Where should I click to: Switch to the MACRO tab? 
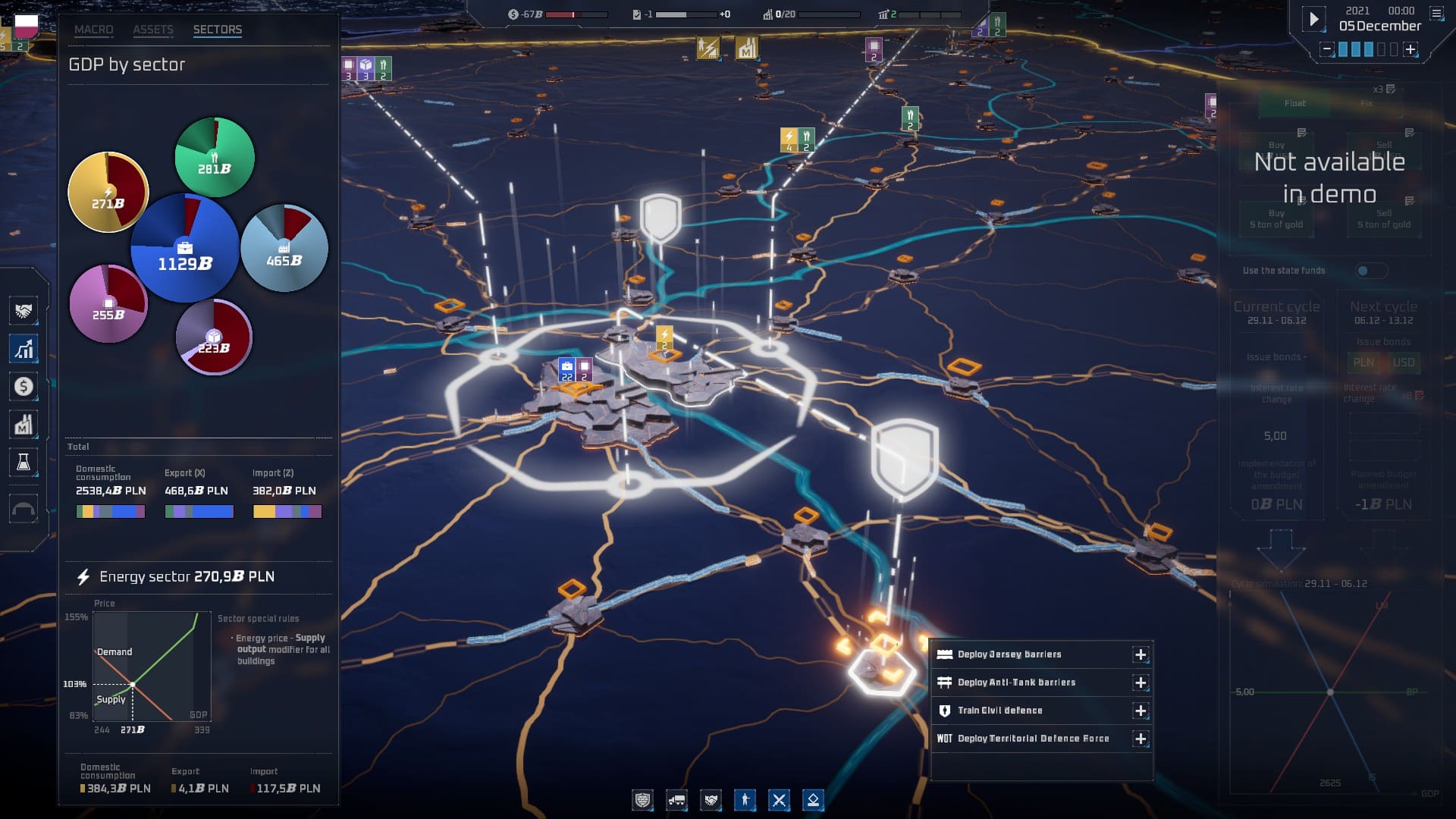point(93,30)
